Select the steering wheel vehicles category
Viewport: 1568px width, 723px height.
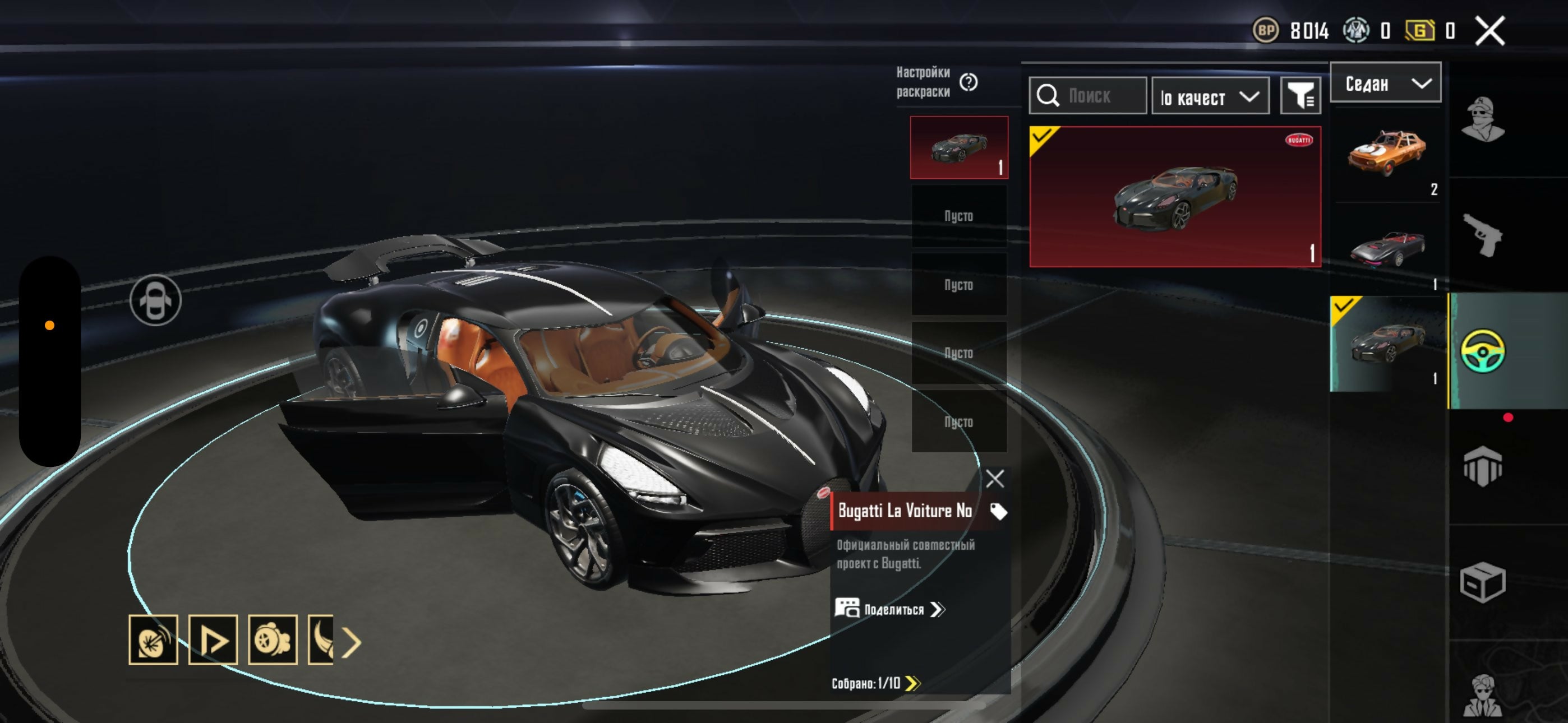1483,350
